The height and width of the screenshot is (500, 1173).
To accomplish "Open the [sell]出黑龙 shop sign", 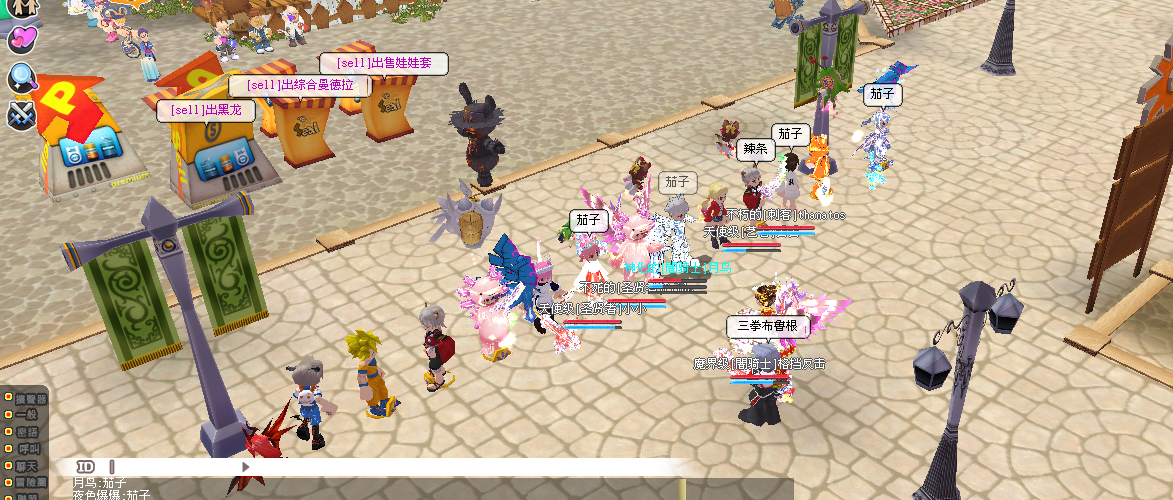I will click(206, 110).
